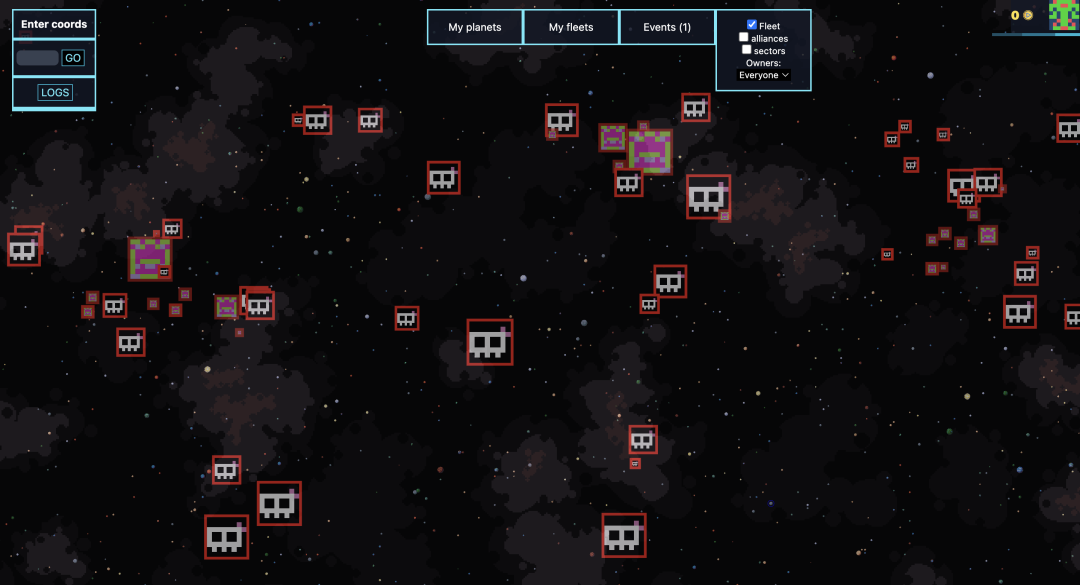Open the LOGS panel
The width and height of the screenshot is (1080, 585).
point(55,93)
